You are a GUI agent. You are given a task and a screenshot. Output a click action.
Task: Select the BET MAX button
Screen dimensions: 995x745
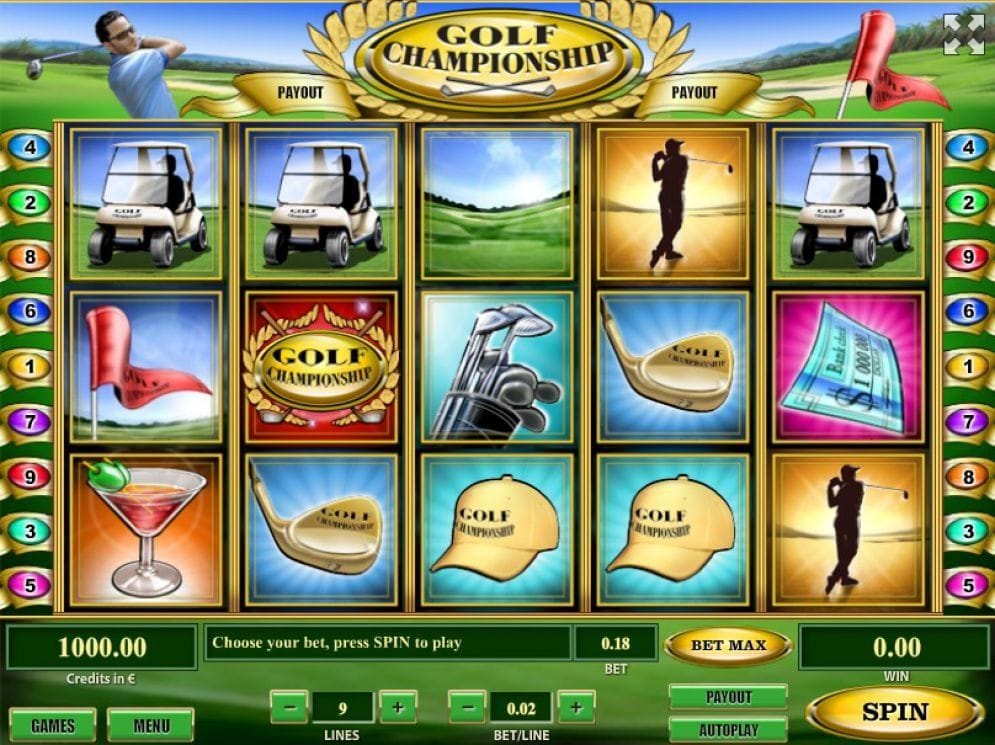coord(728,646)
